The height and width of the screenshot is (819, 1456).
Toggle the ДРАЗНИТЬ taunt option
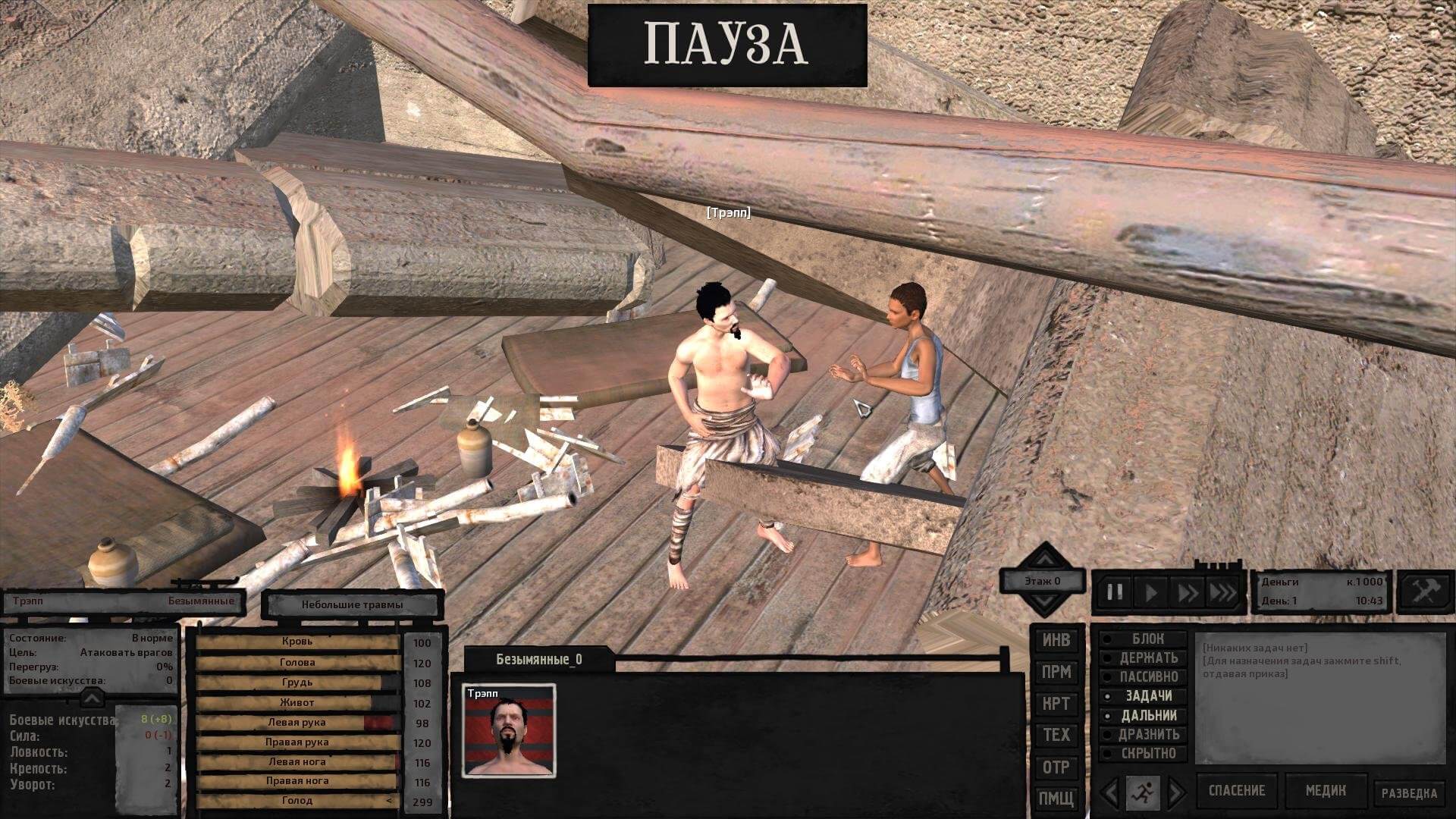click(x=1148, y=734)
